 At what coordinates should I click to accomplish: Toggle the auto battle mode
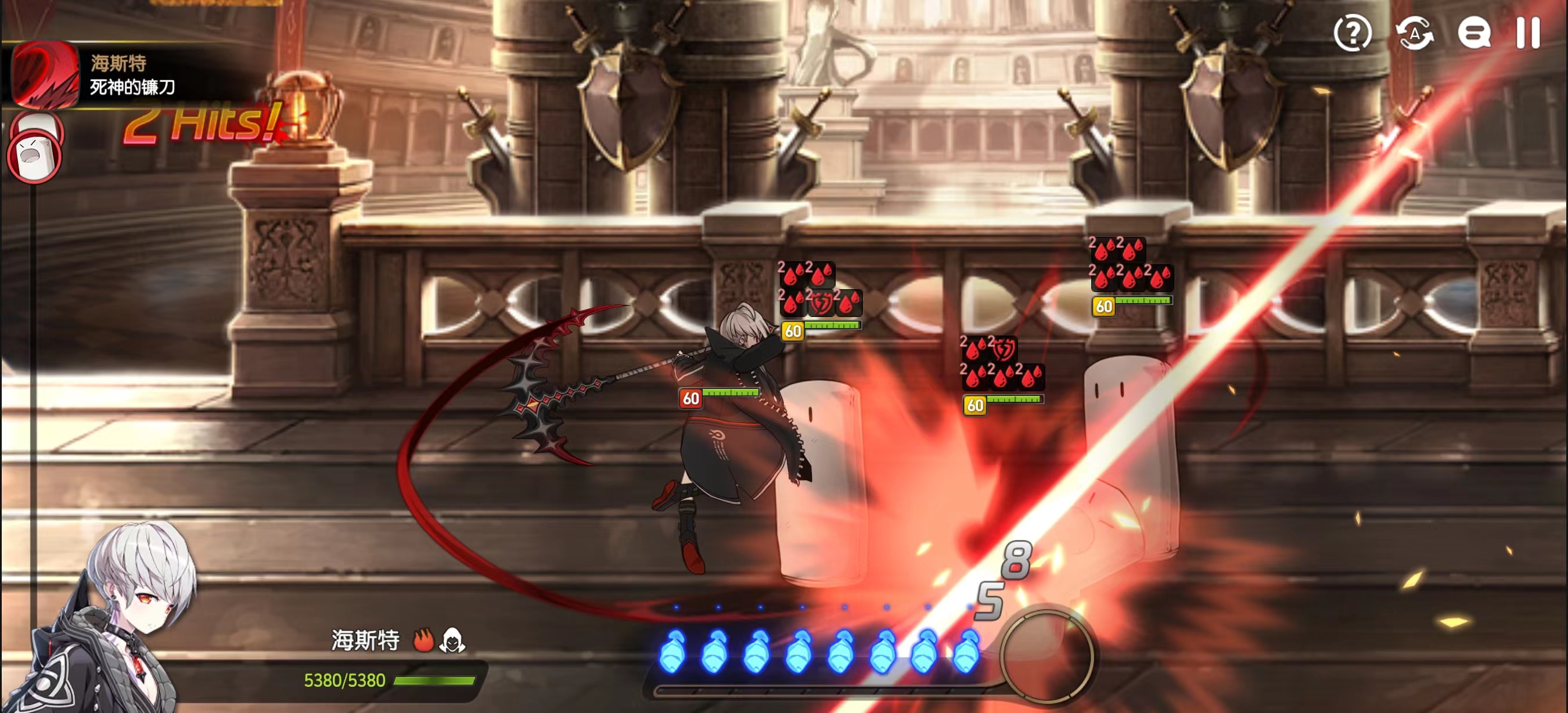point(1414,33)
